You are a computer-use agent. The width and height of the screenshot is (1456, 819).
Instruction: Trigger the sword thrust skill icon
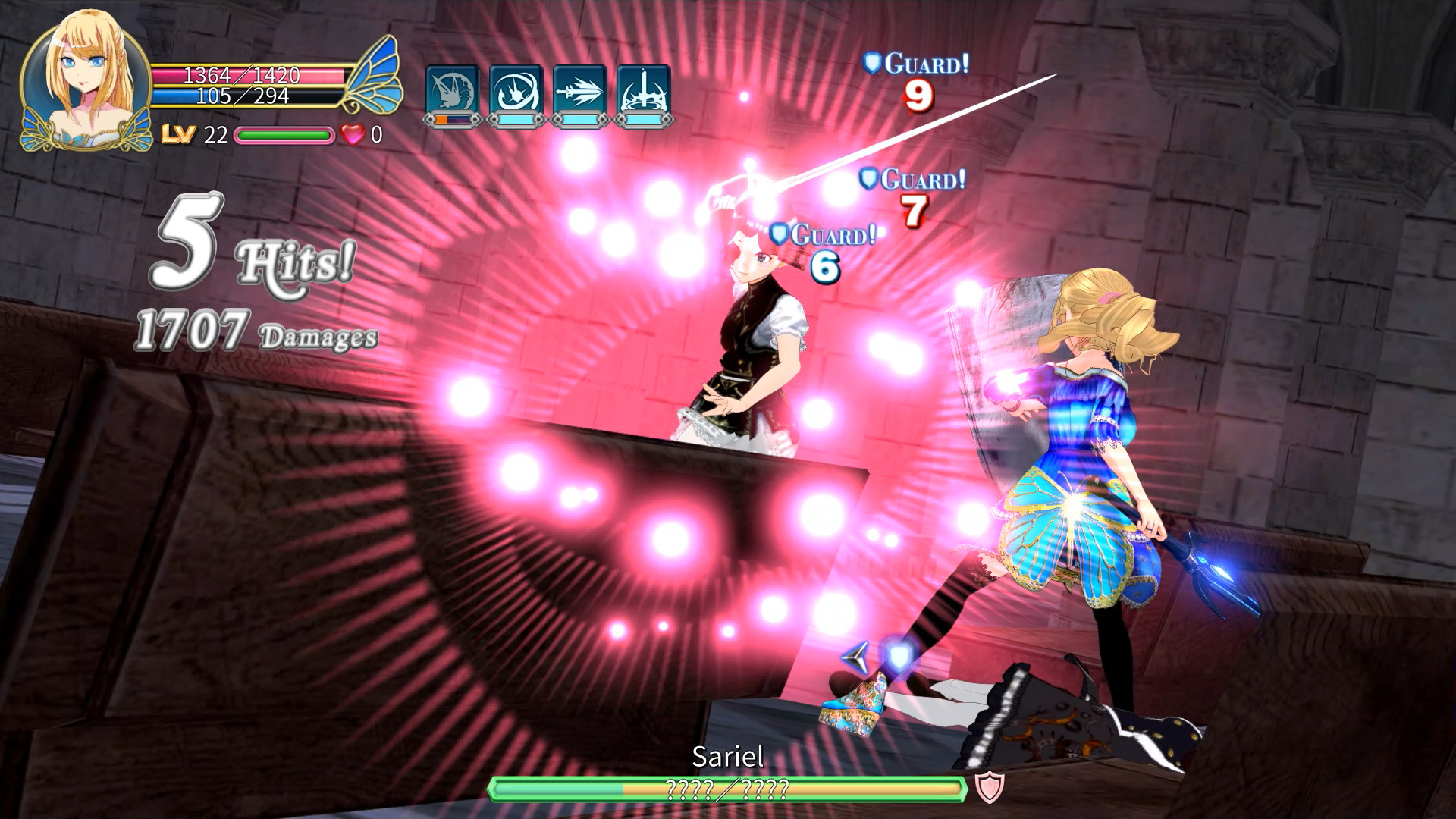pyautogui.click(x=579, y=93)
